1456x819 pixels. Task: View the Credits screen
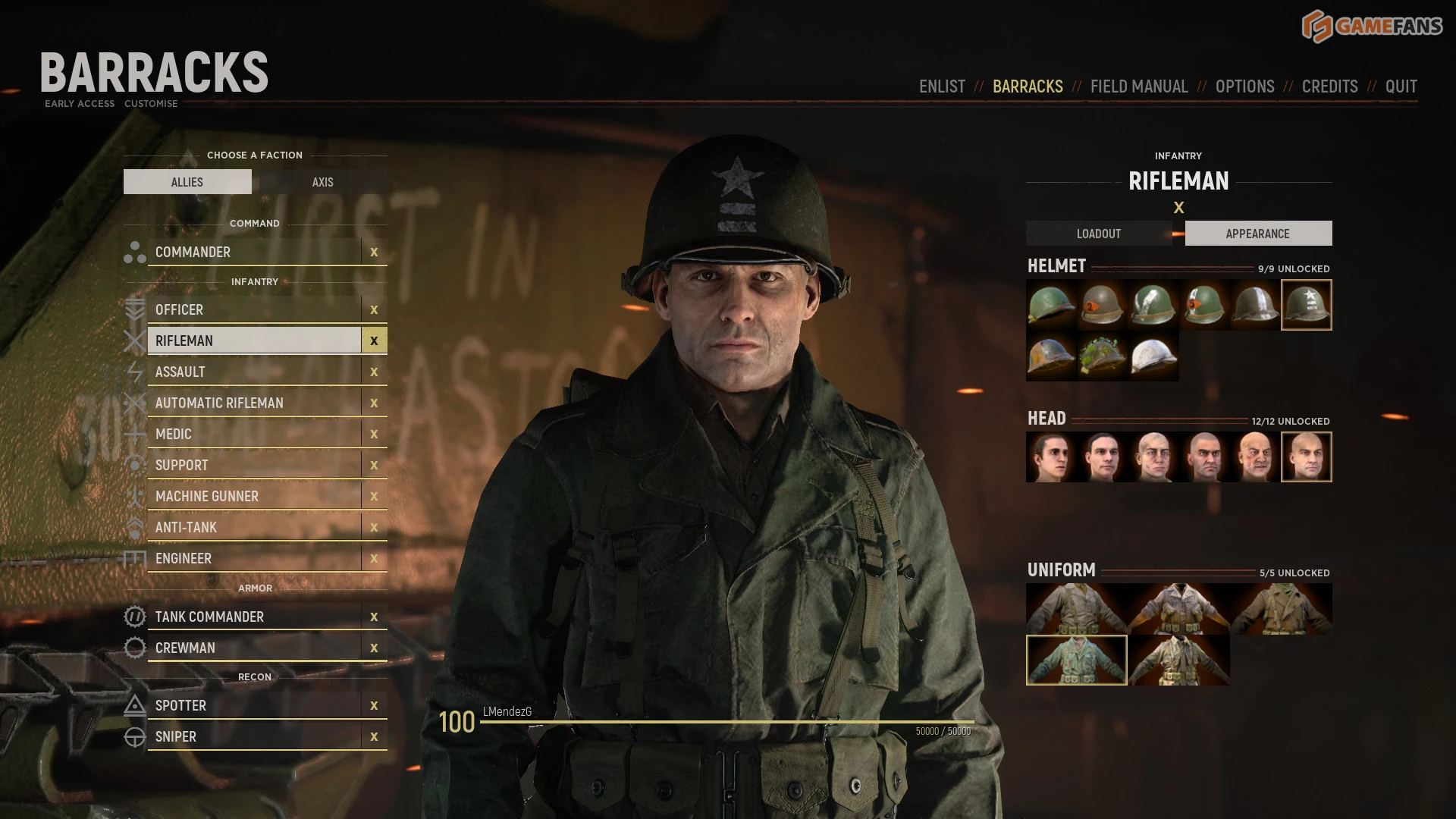point(1329,86)
